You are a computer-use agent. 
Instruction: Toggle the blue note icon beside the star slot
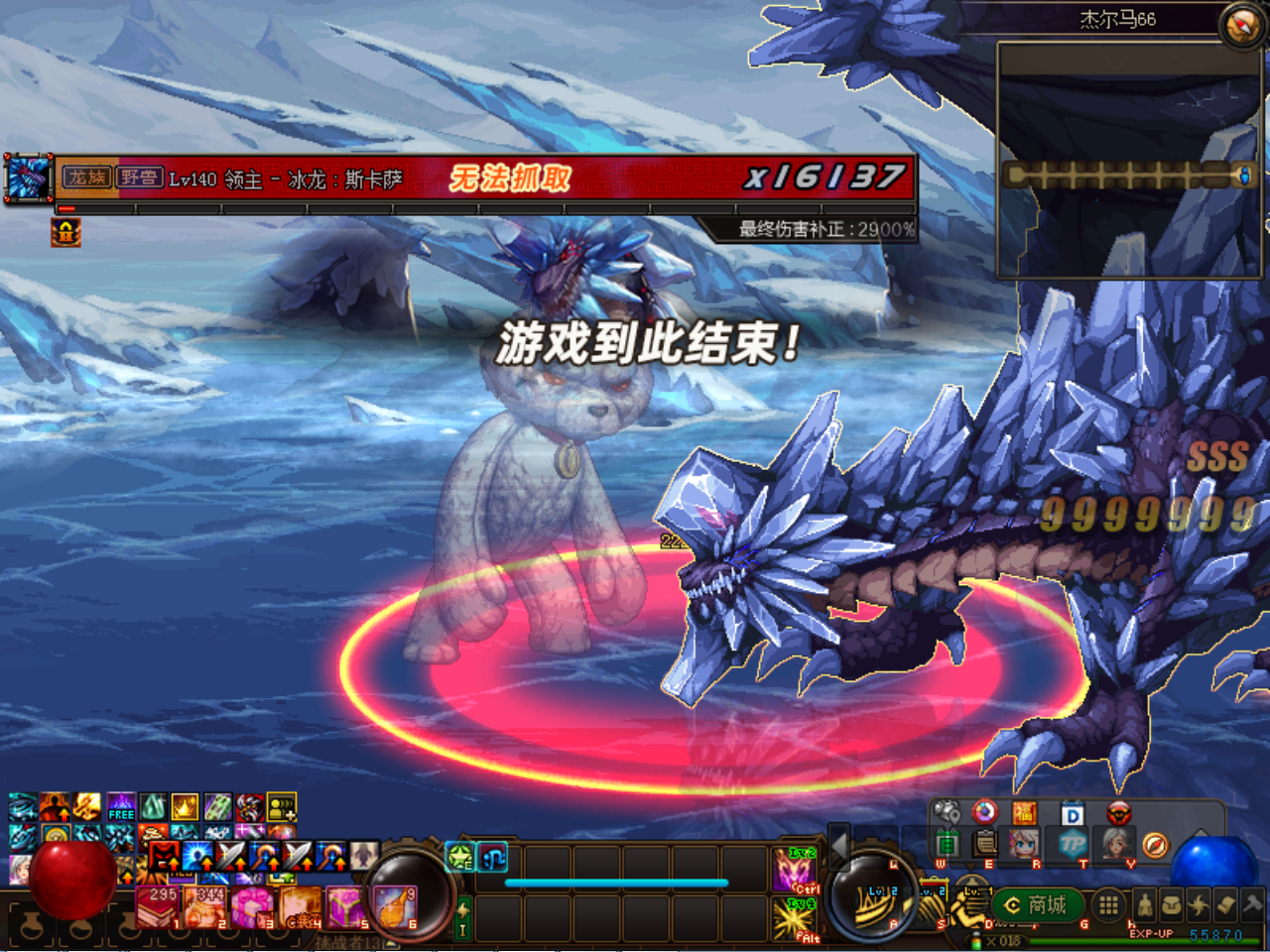[x=493, y=854]
